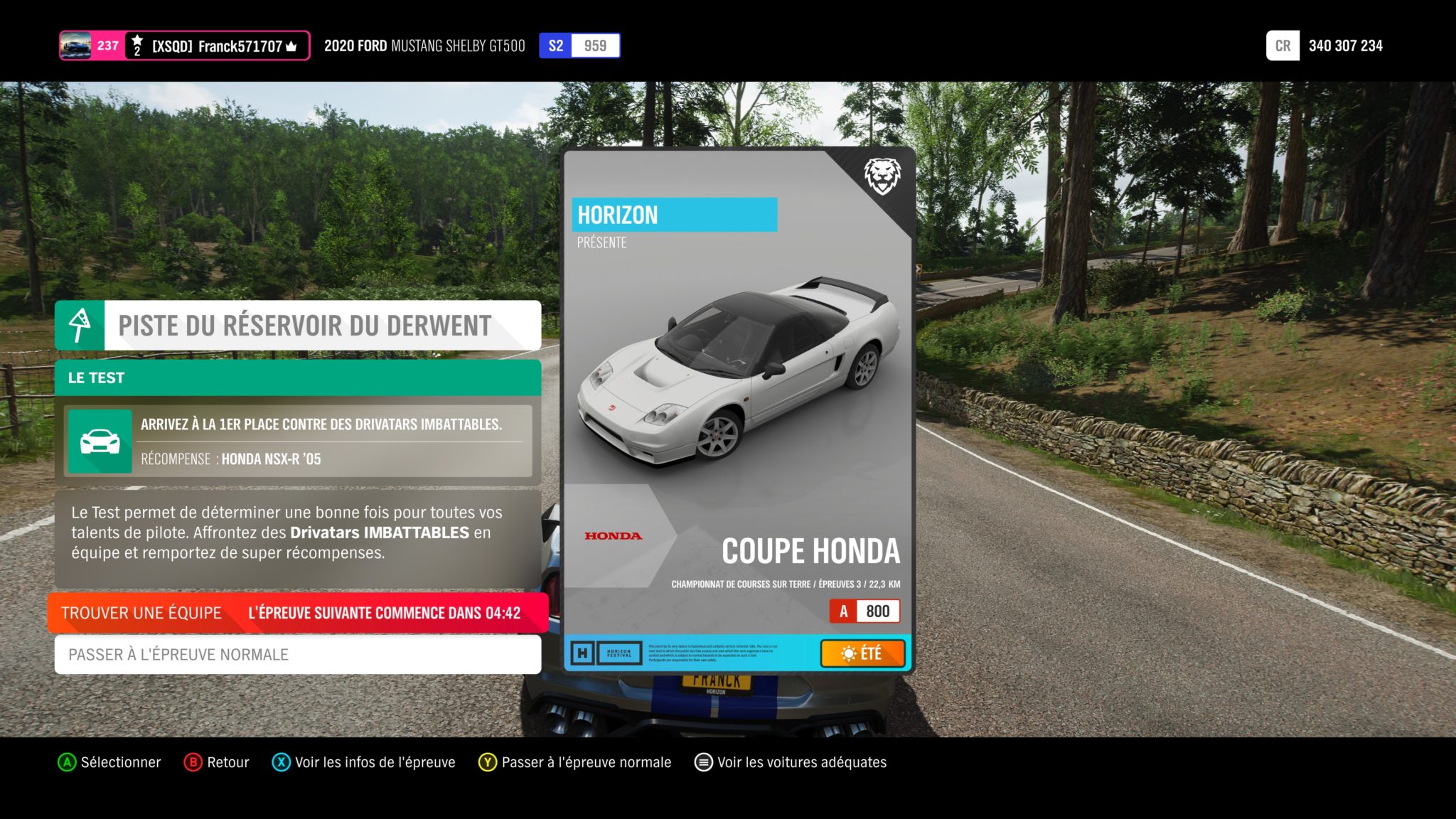The width and height of the screenshot is (1456, 819).
Task: Select Sélectionner at the bottom bar
Action: [109, 762]
